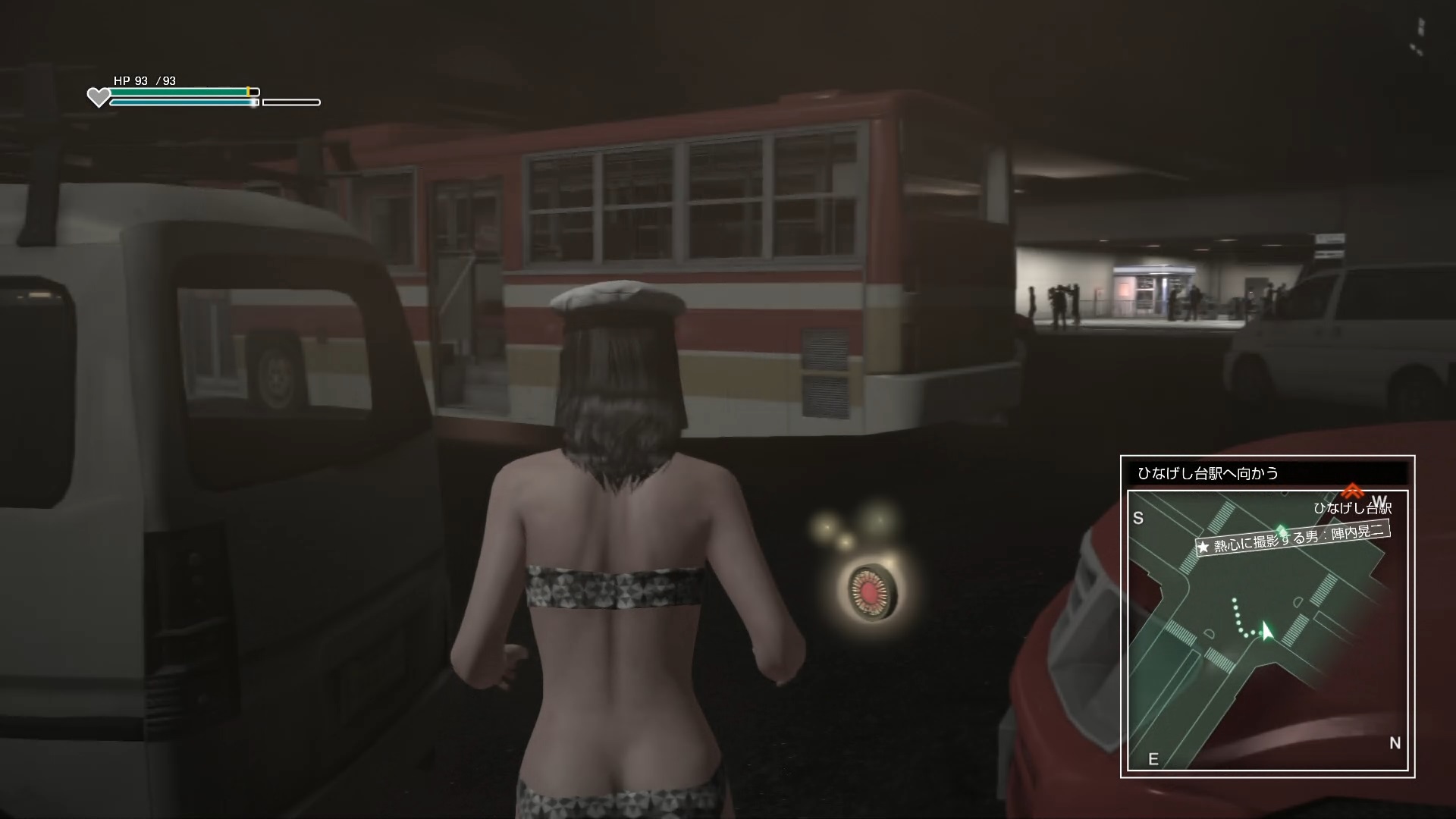Select the green diamond marker on minimap
This screenshot has width=1456, height=819.
click(x=1282, y=529)
